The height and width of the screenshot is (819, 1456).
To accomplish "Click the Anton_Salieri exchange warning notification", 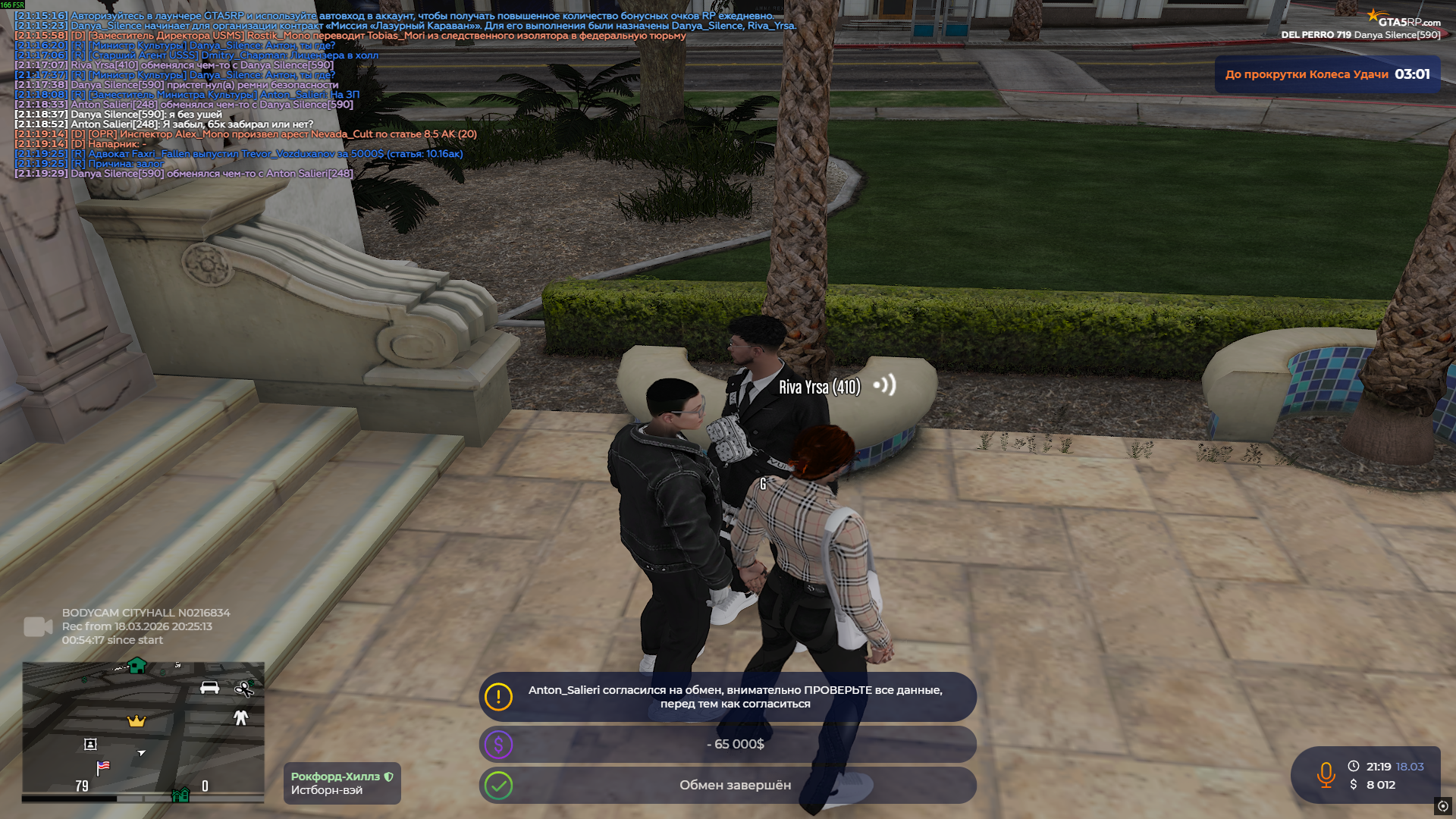I will (727, 697).
